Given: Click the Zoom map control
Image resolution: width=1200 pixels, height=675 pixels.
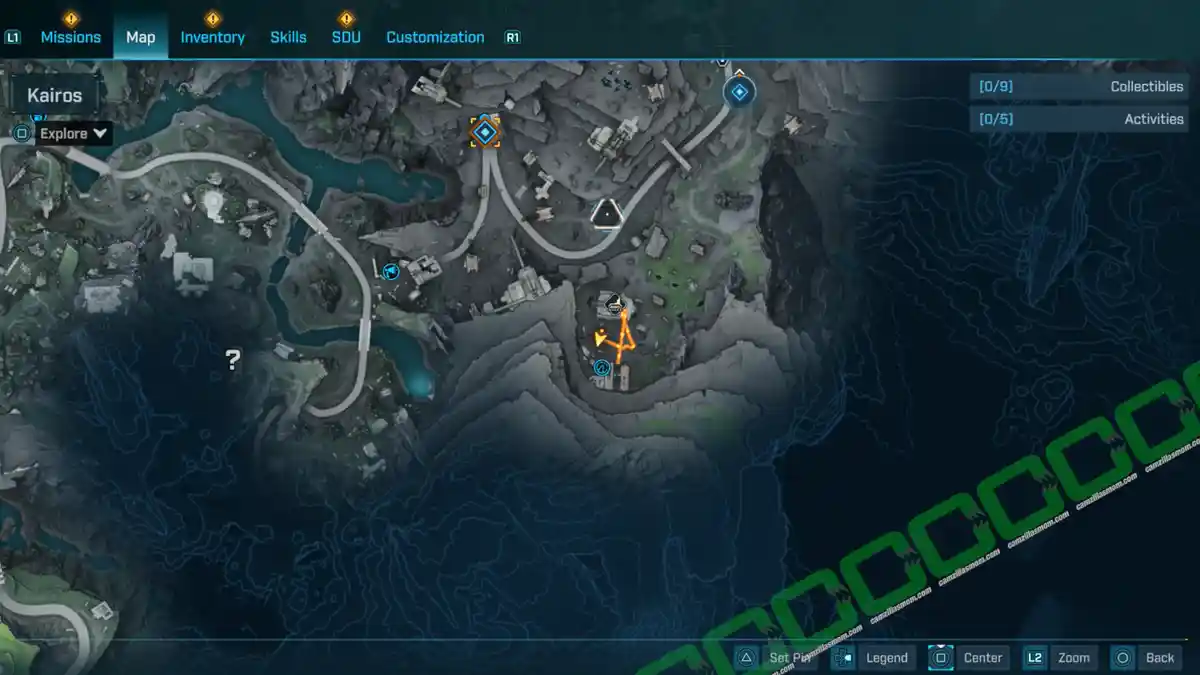Looking at the screenshot, I should (x=1060, y=657).
